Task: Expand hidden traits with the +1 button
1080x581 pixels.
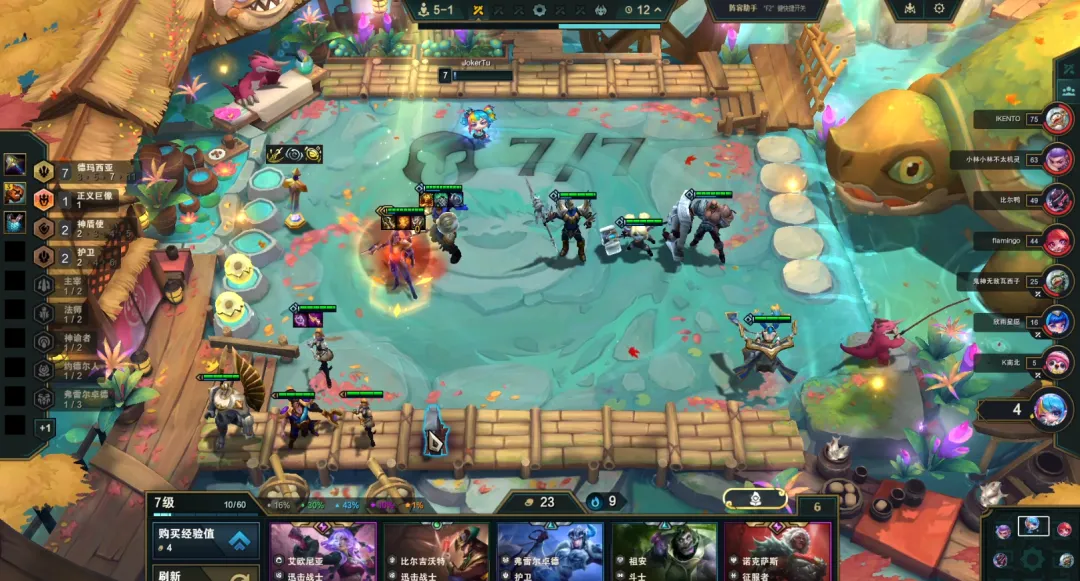Action: coord(44,427)
